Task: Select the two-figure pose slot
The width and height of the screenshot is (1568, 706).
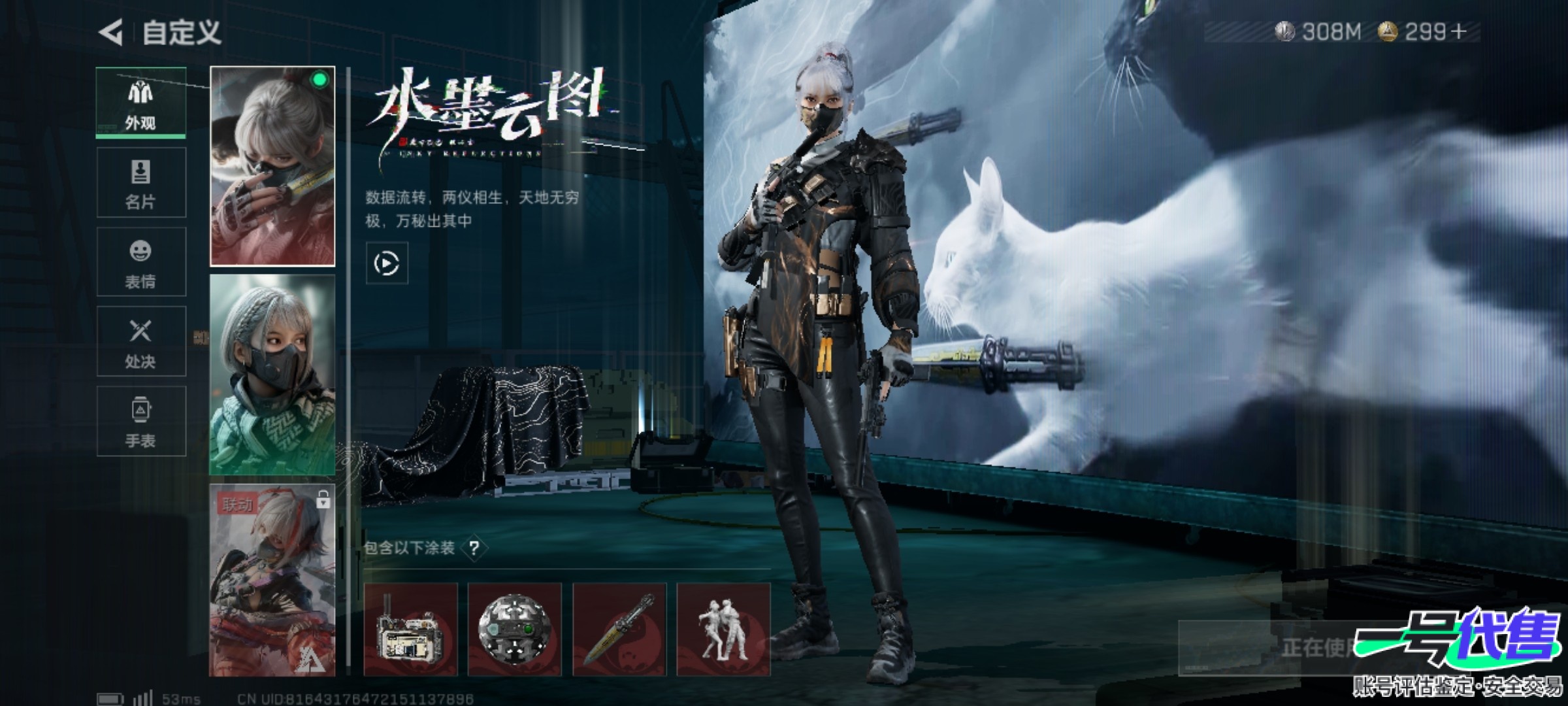Action: (x=723, y=630)
